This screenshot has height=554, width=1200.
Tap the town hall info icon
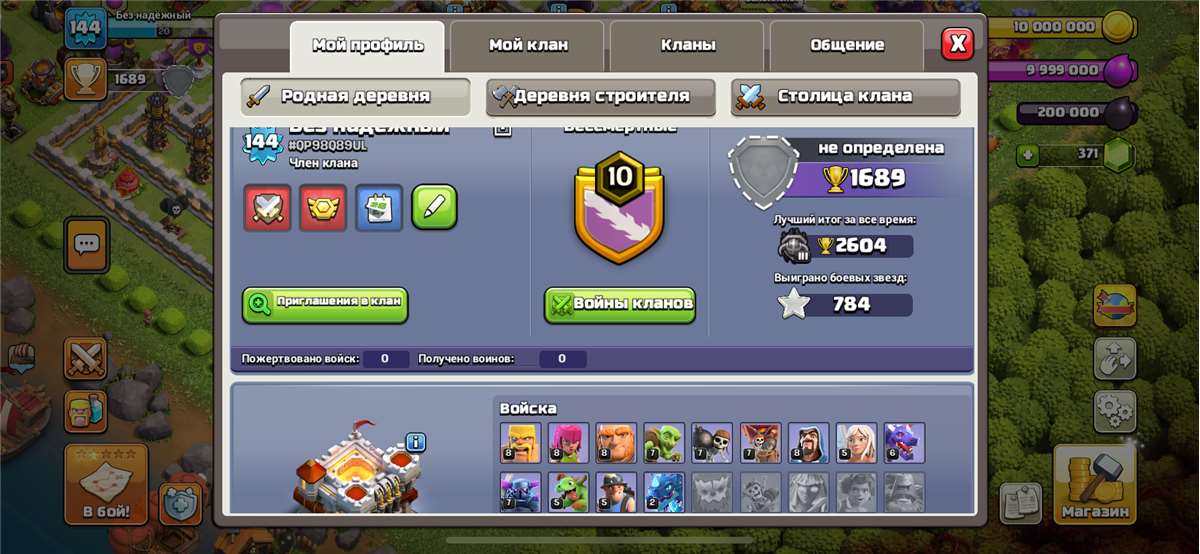[x=416, y=442]
